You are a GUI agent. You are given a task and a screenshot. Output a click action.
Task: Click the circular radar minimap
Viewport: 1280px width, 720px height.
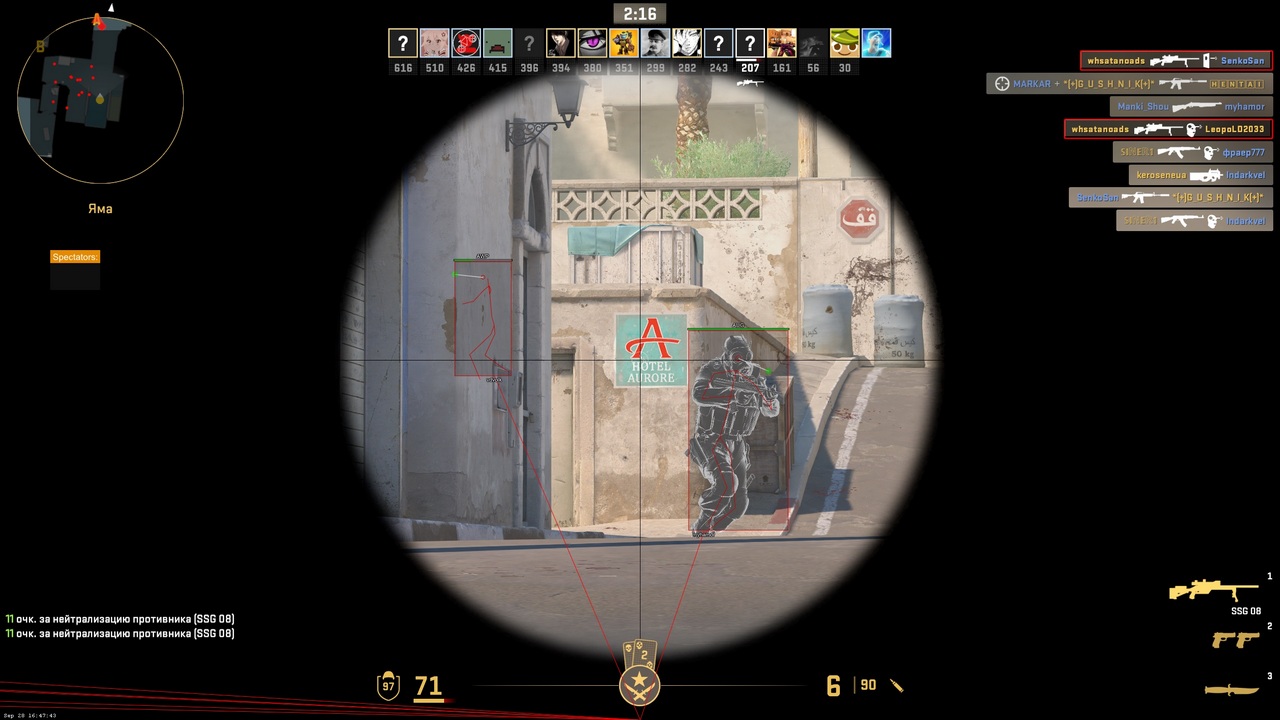(x=100, y=99)
